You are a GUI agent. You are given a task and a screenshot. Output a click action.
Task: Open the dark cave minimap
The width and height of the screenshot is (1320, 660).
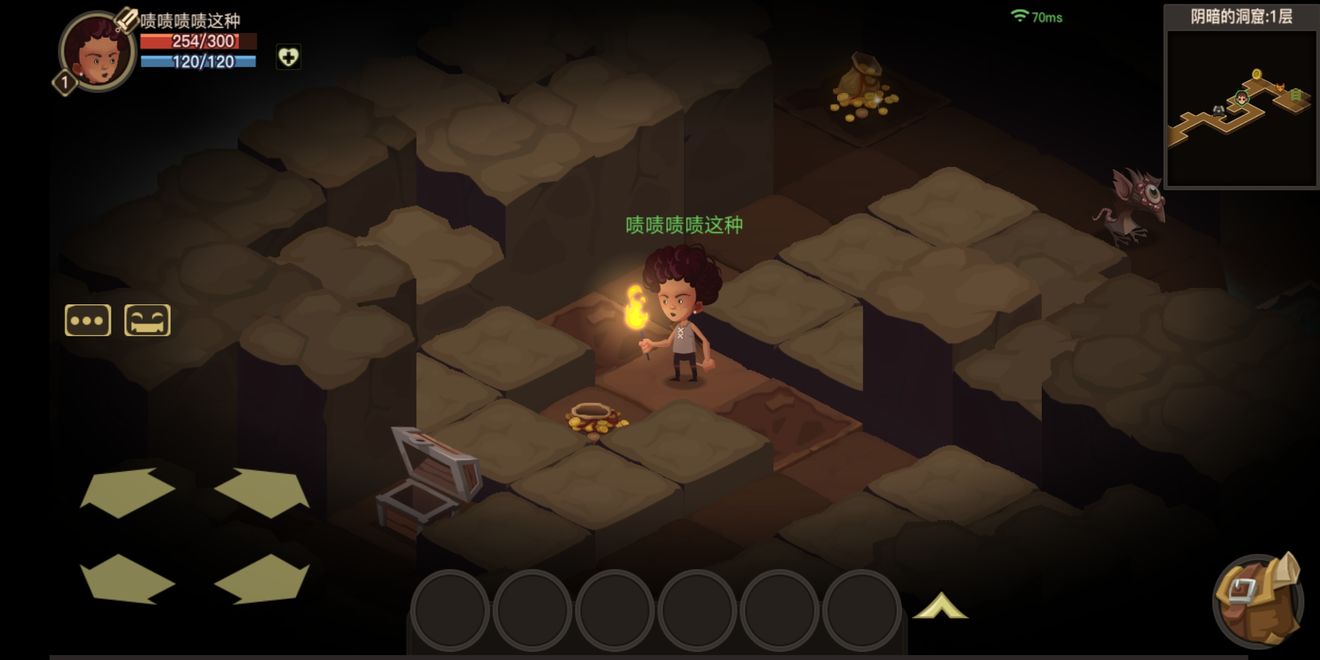pyautogui.click(x=1240, y=107)
